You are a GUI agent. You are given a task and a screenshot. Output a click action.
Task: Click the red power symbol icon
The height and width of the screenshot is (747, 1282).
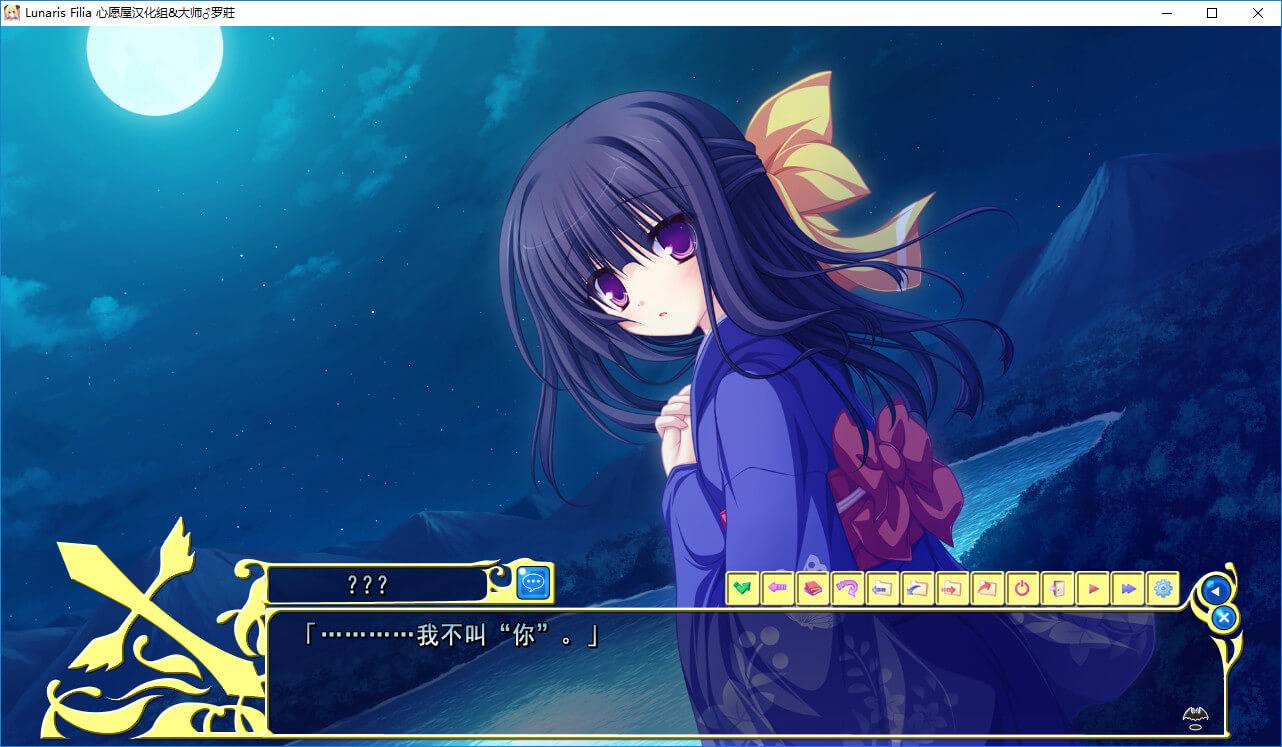pos(1022,588)
